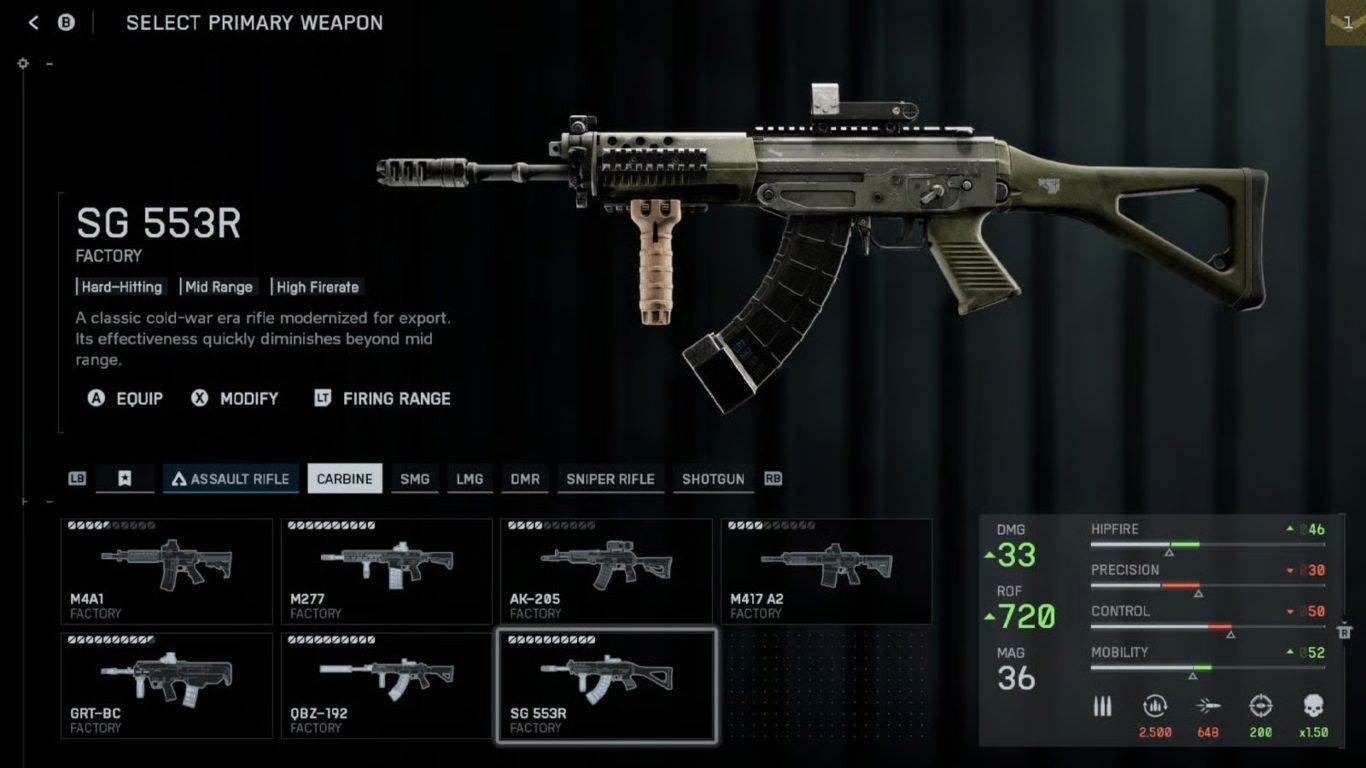The width and height of the screenshot is (1366, 768).
Task: Equip the SG 553R weapon
Action: [126, 398]
